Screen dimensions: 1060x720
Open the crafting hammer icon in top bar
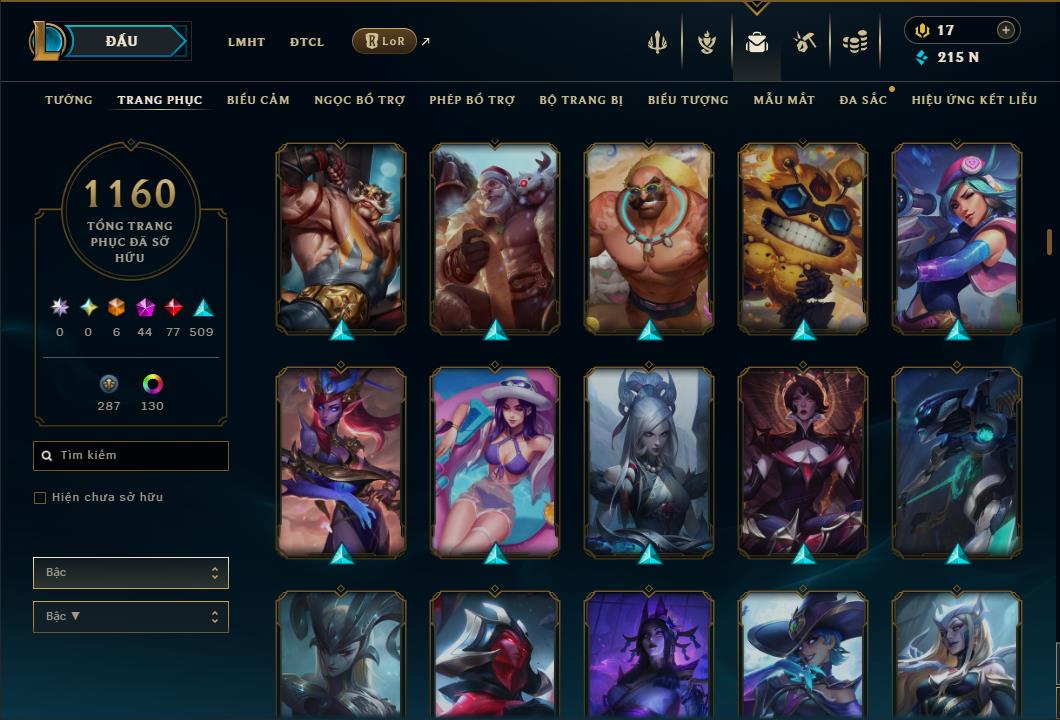(805, 42)
